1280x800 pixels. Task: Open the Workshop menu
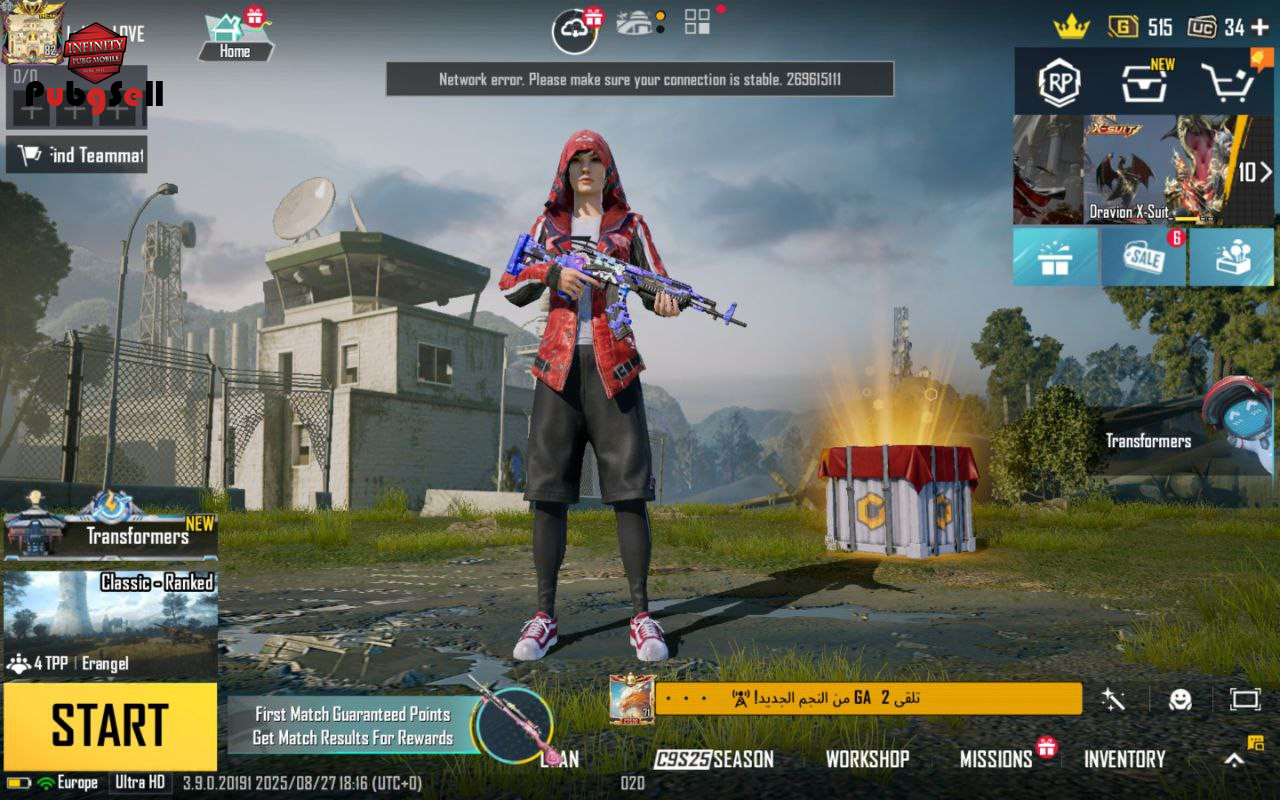point(867,759)
